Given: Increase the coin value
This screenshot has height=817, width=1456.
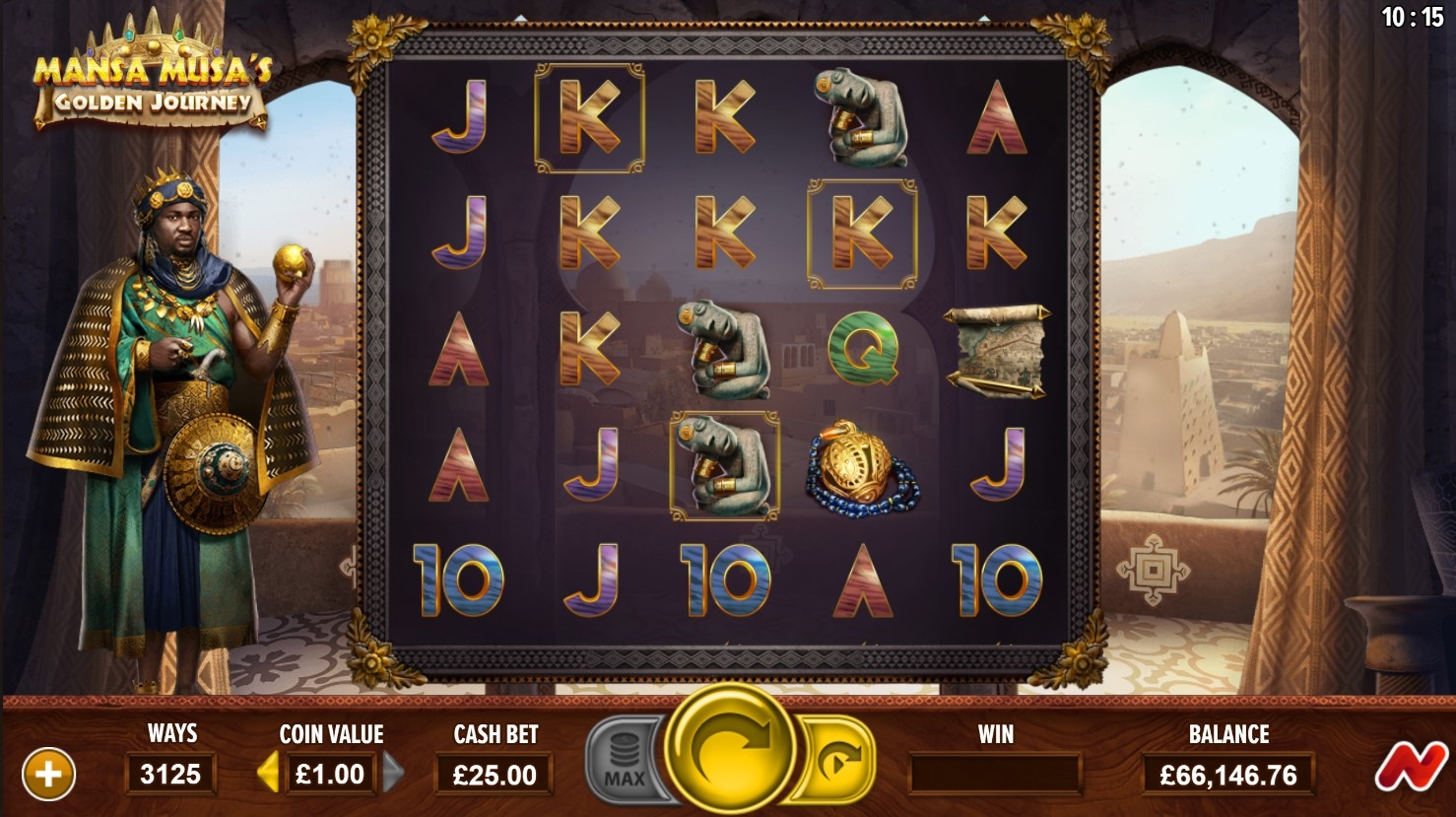Looking at the screenshot, I should click(393, 774).
